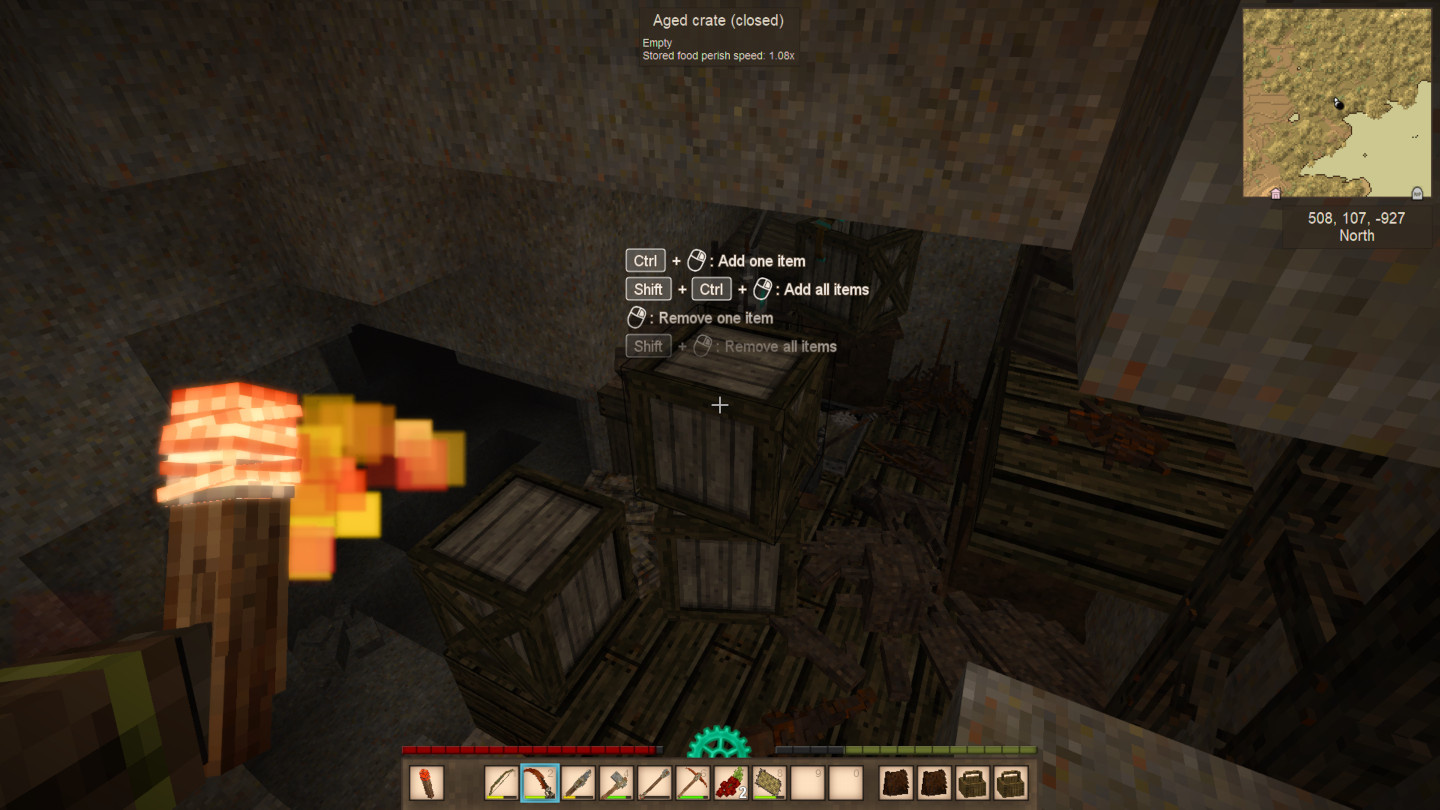The image size is (1440, 810).
Task: Select the tombstone marker on minimap
Action: pos(1416,193)
